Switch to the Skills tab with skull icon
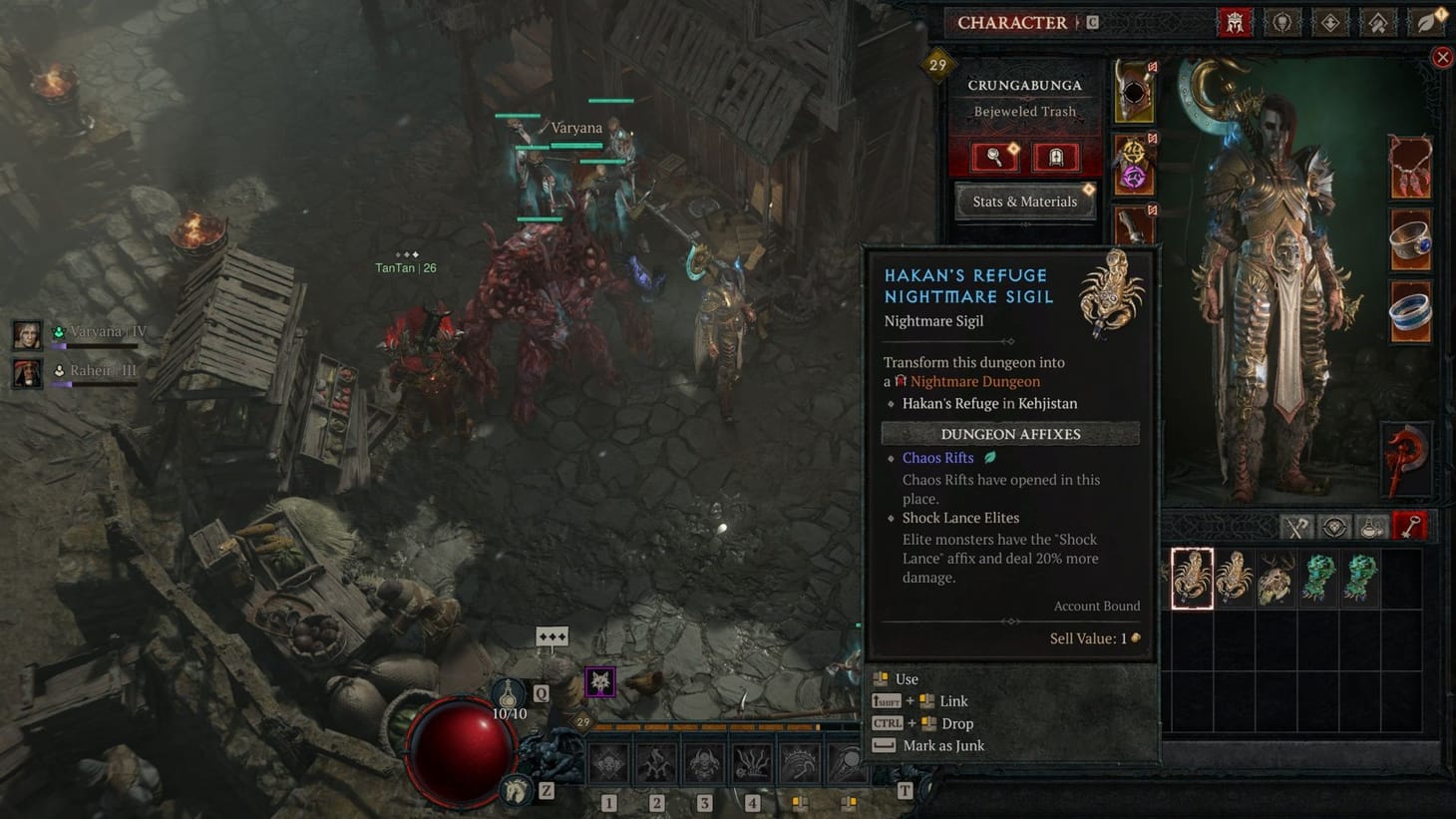This screenshot has width=1456, height=819. pyautogui.click(x=1282, y=22)
